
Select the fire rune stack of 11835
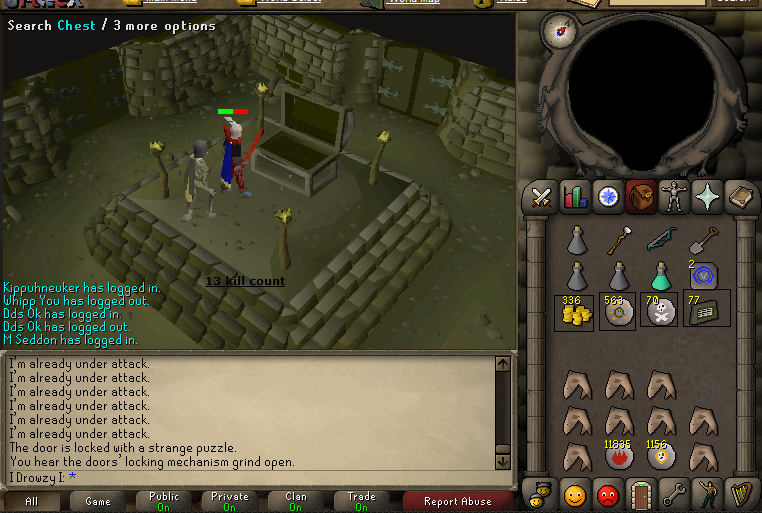tap(618, 456)
